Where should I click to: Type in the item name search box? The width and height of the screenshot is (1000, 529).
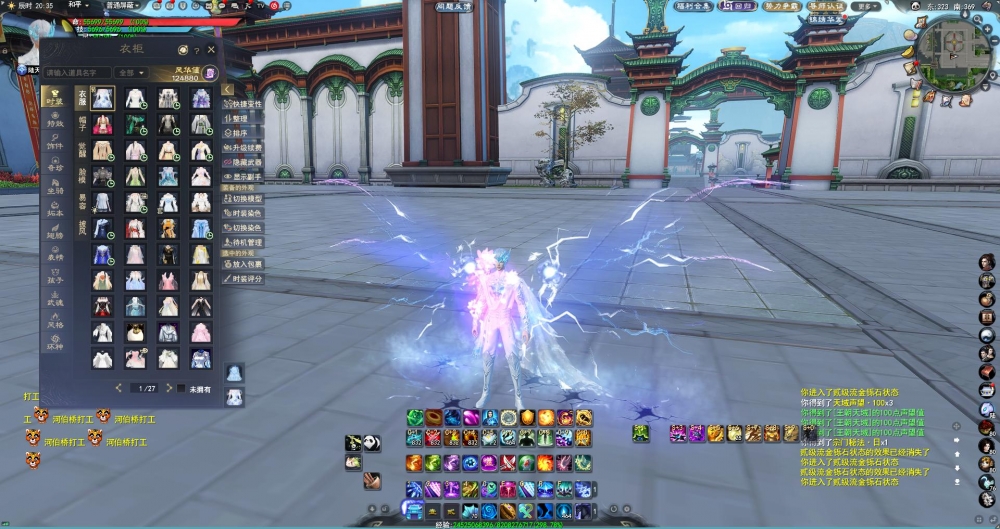tap(77, 73)
